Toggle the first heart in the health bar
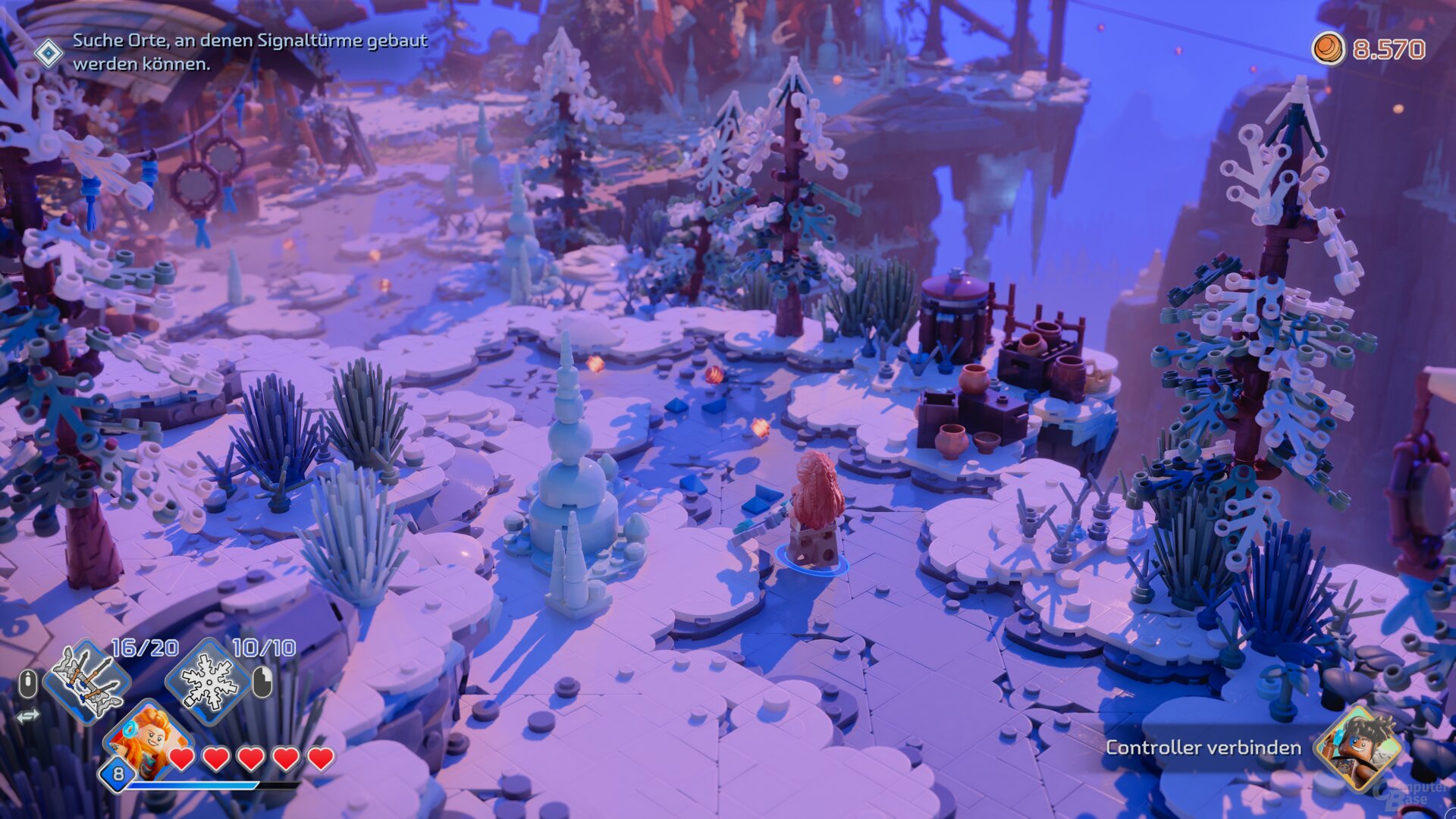1456x819 pixels. point(181,760)
